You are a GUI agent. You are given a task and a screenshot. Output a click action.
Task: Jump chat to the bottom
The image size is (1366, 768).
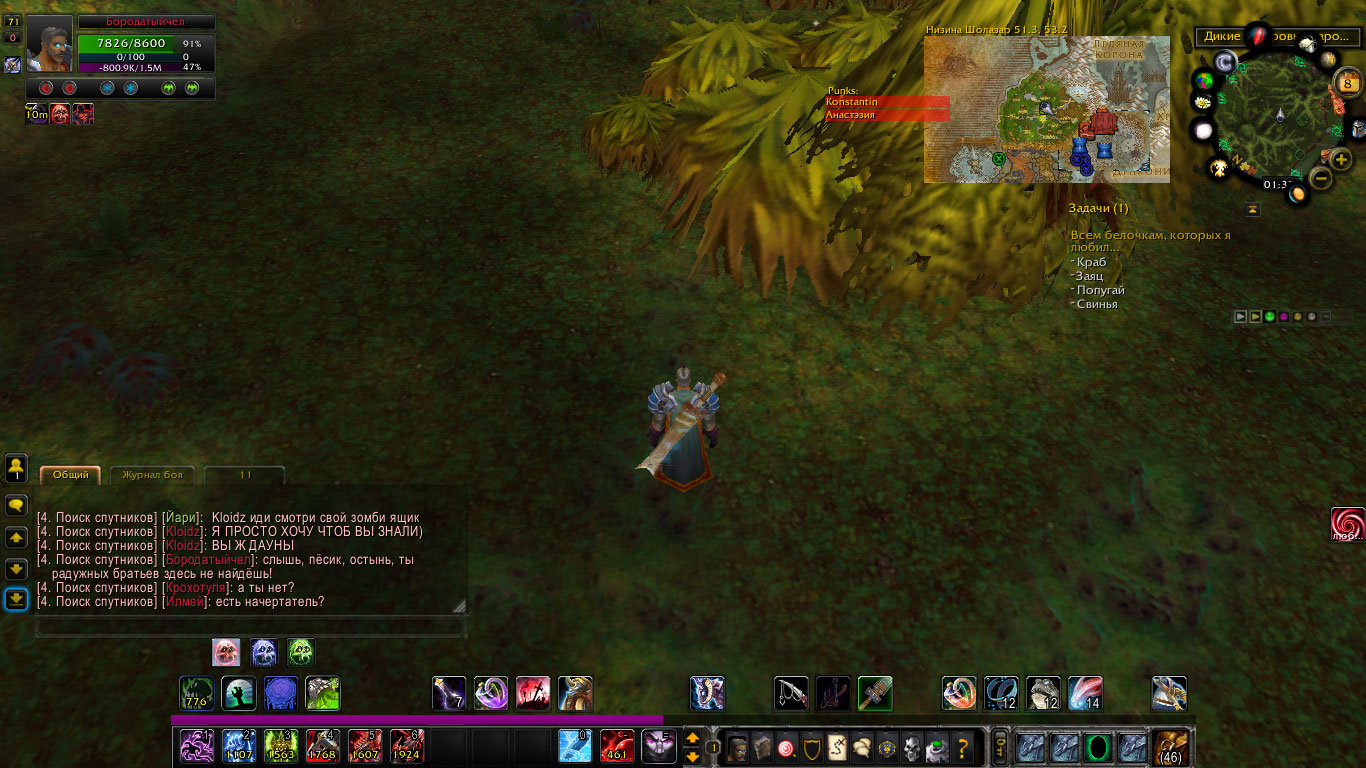click(16, 599)
